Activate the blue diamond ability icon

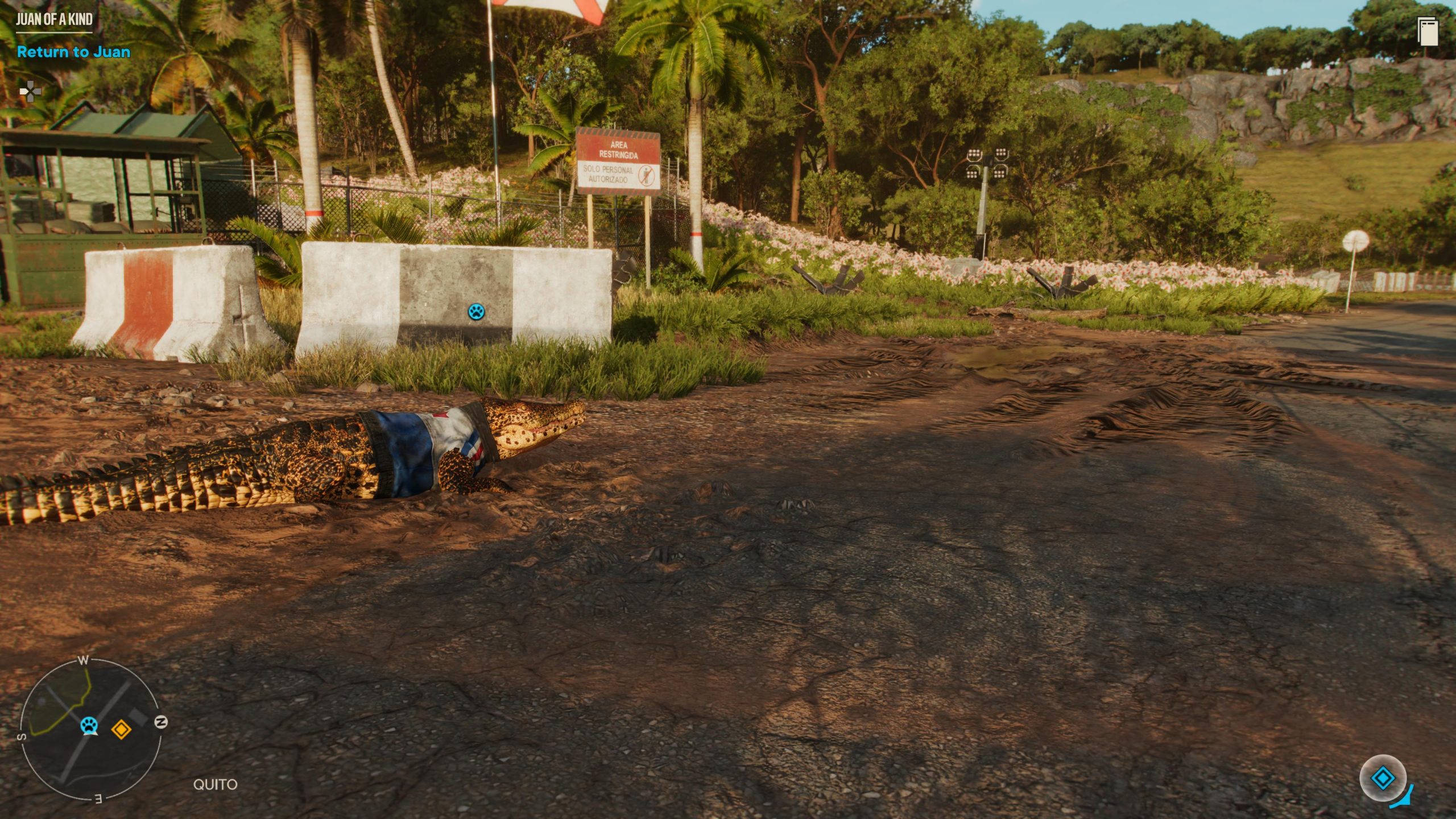pos(1383,777)
